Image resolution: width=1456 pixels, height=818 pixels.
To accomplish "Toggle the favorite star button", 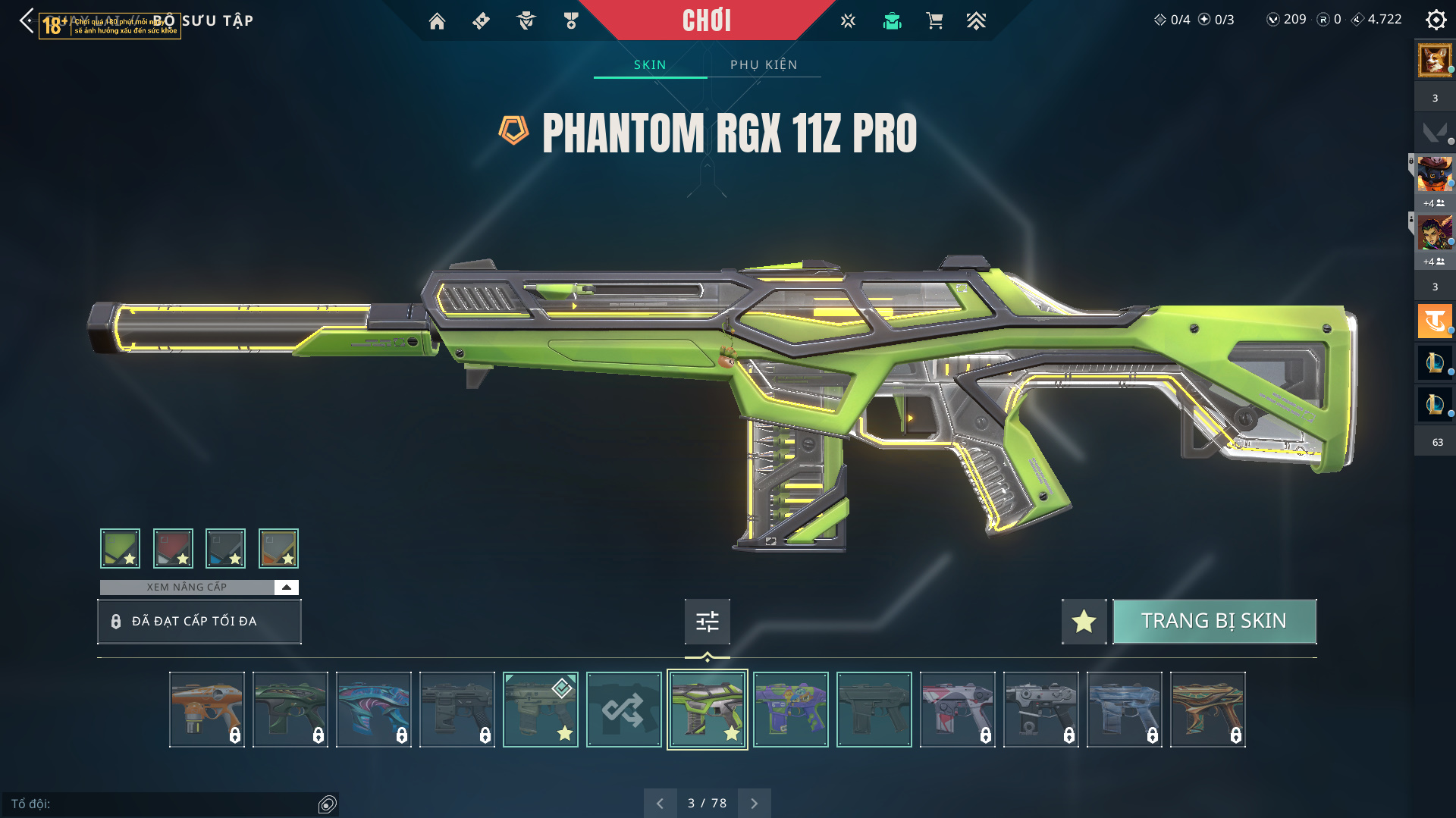I will coord(1084,622).
